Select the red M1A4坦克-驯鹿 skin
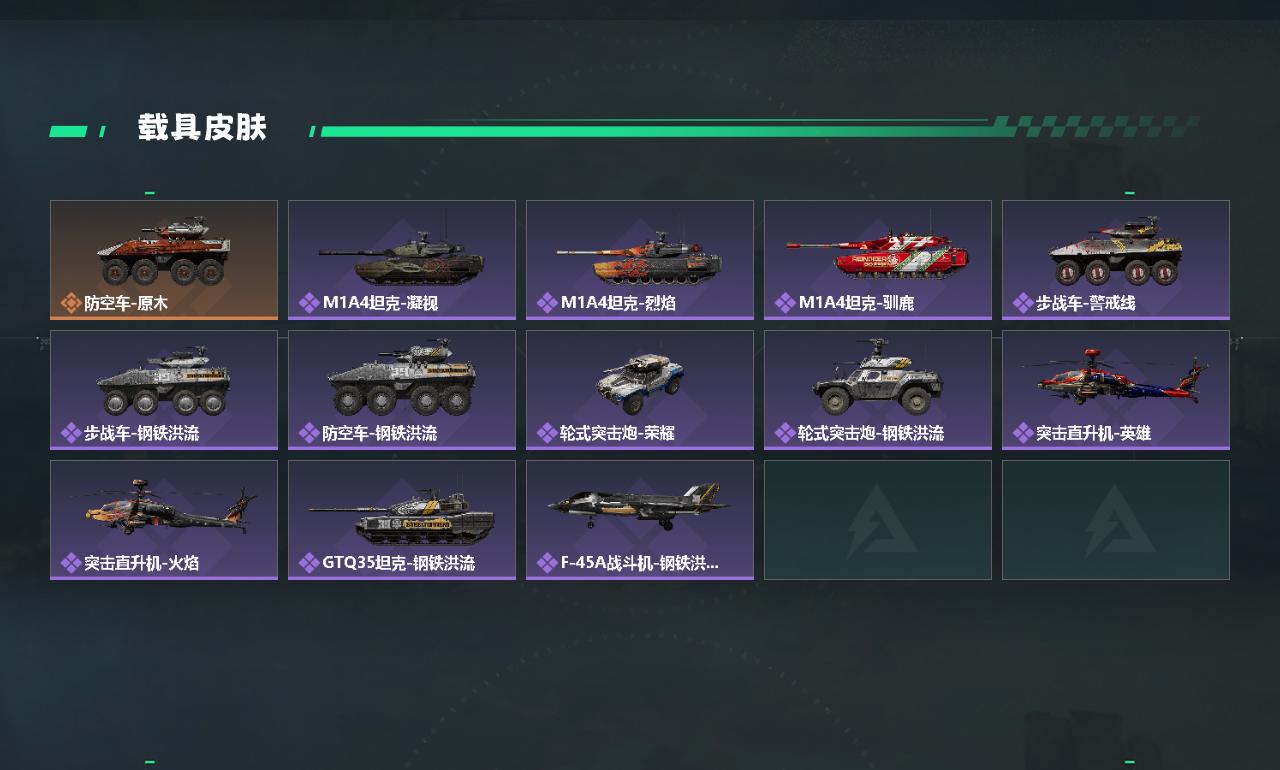This screenshot has height=770, width=1280. [x=878, y=259]
